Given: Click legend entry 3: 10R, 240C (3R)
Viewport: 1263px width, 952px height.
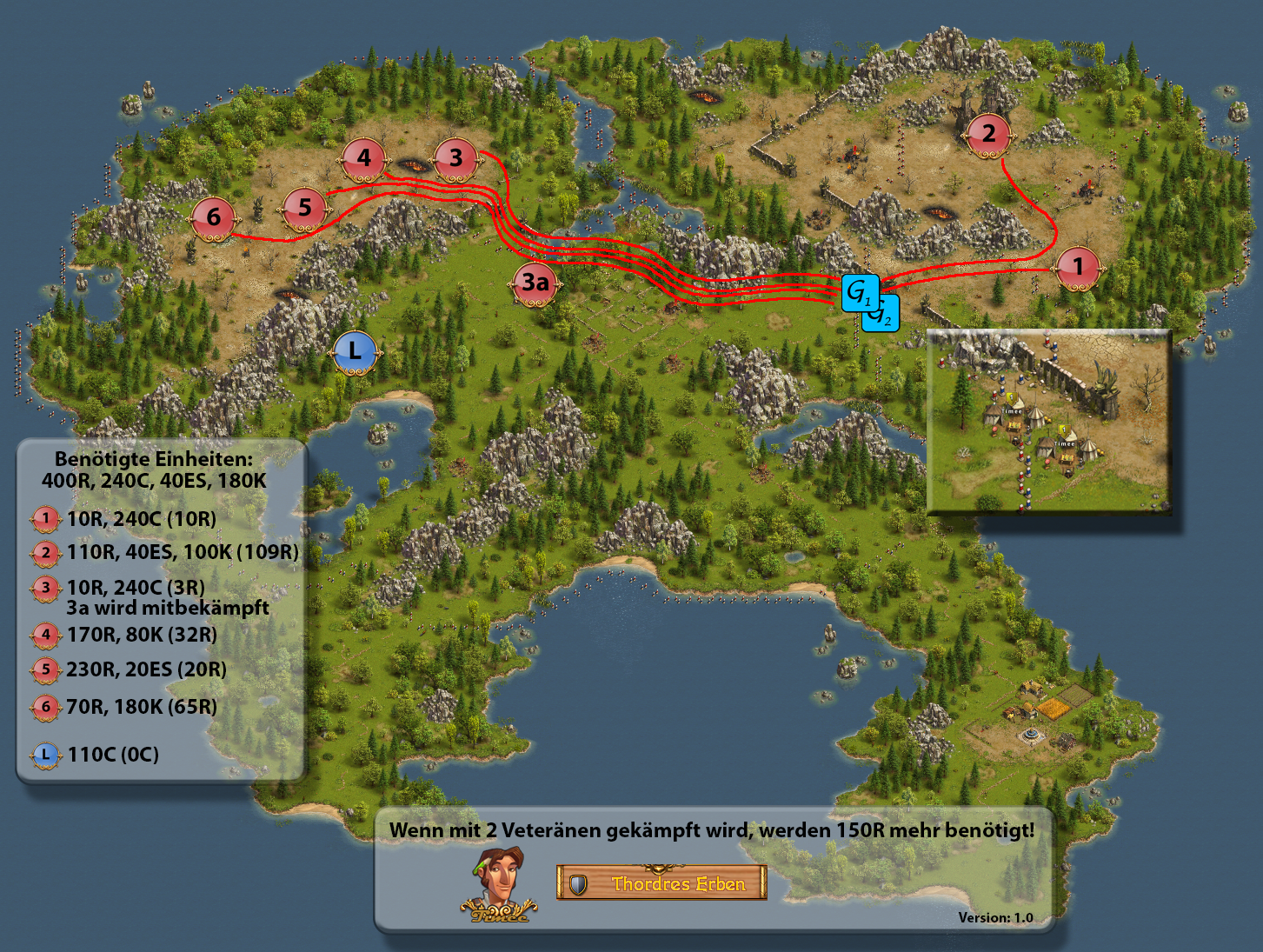Looking at the screenshot, I should 136,588.
